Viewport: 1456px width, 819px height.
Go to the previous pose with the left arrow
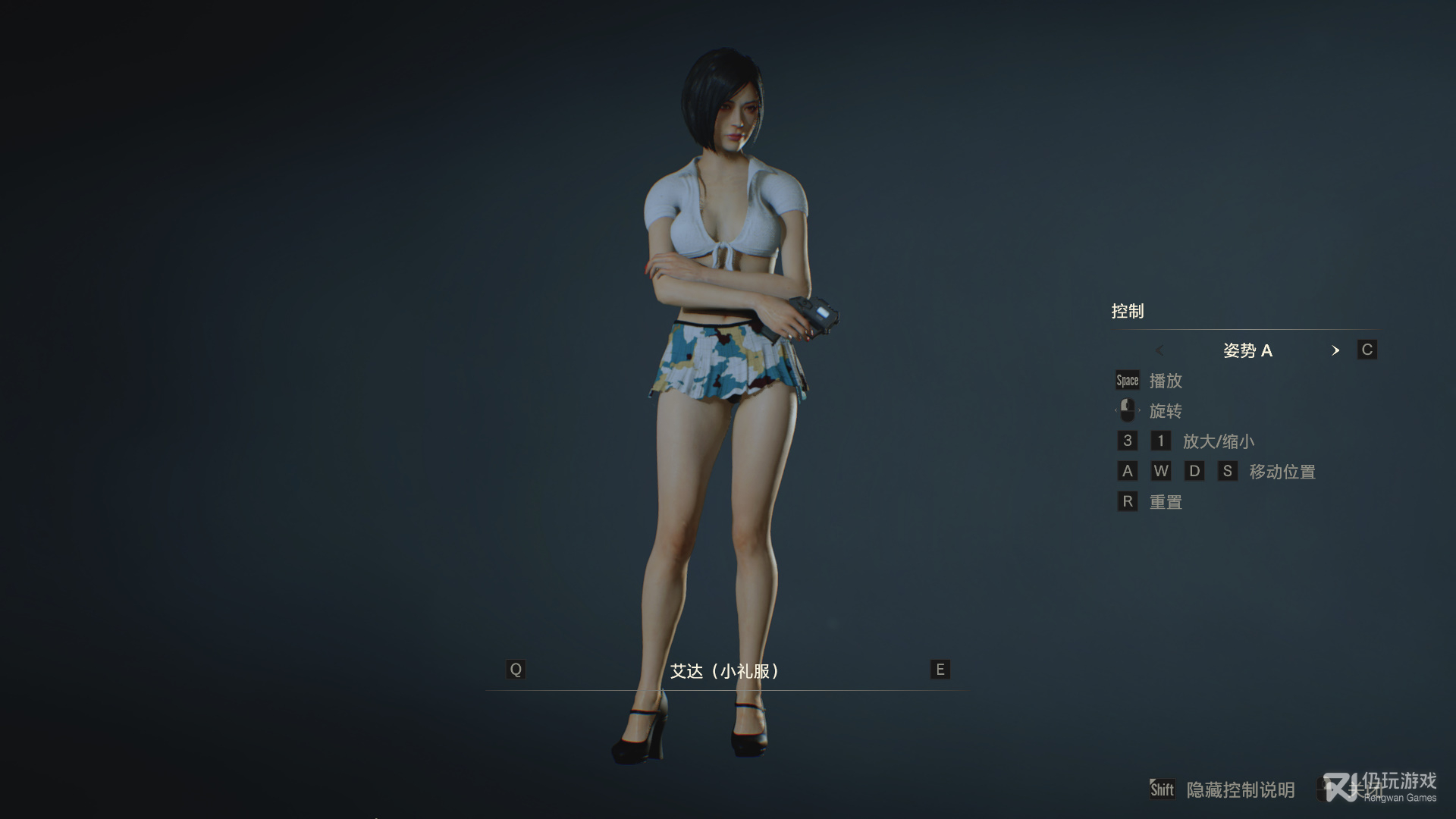tap(1159, 350)
